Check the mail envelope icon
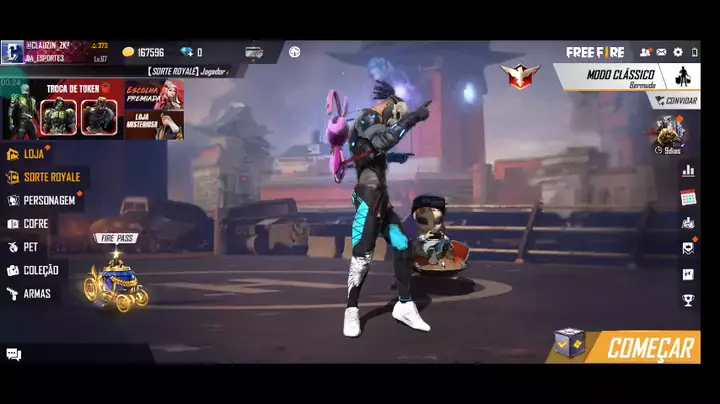The height and width of the screenshot is (404, 720). (662, 52)
